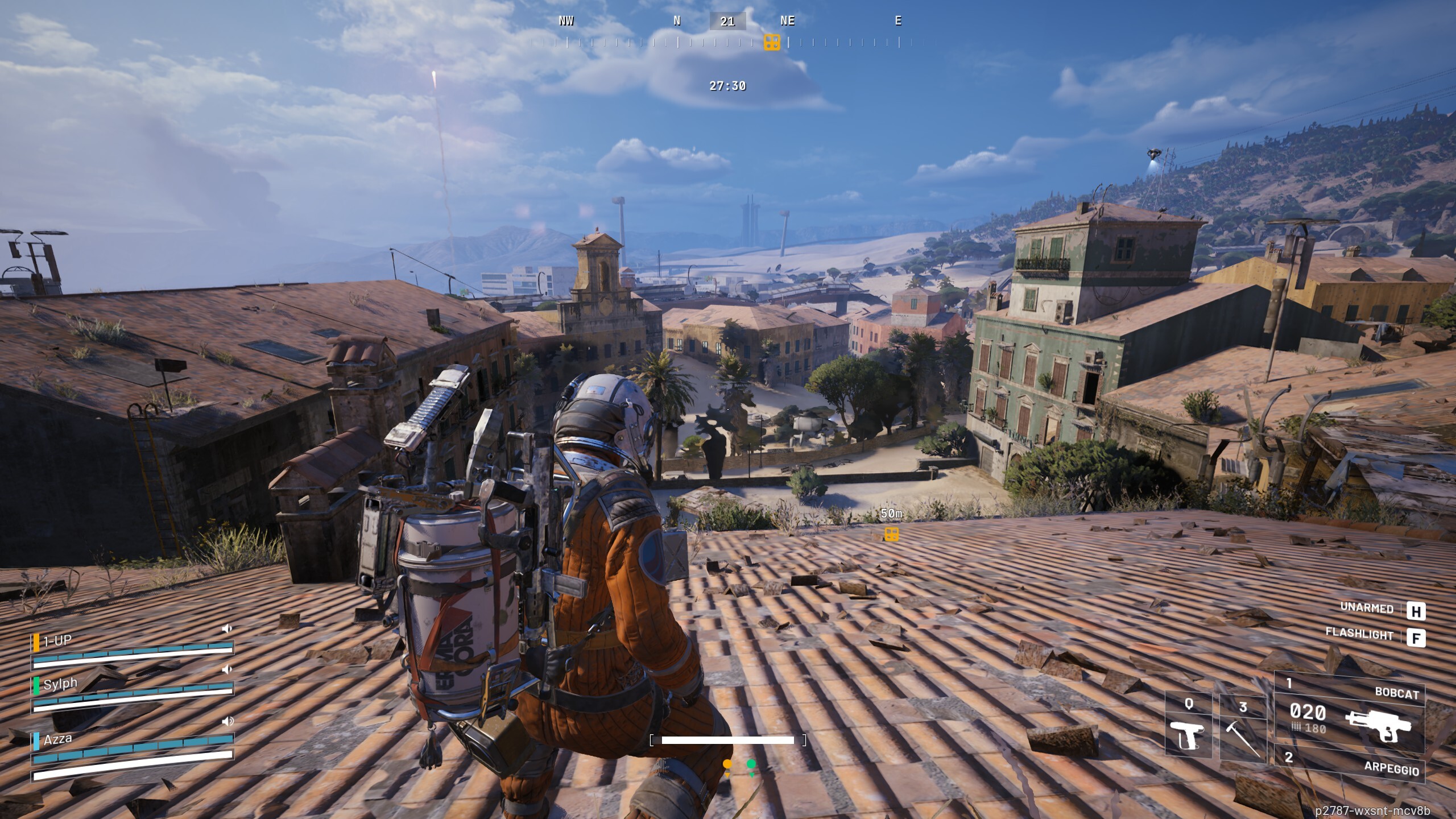
Task: Click the speaker icon beside 1-UP
Action: pyautogui.click(x=227, y=628)
